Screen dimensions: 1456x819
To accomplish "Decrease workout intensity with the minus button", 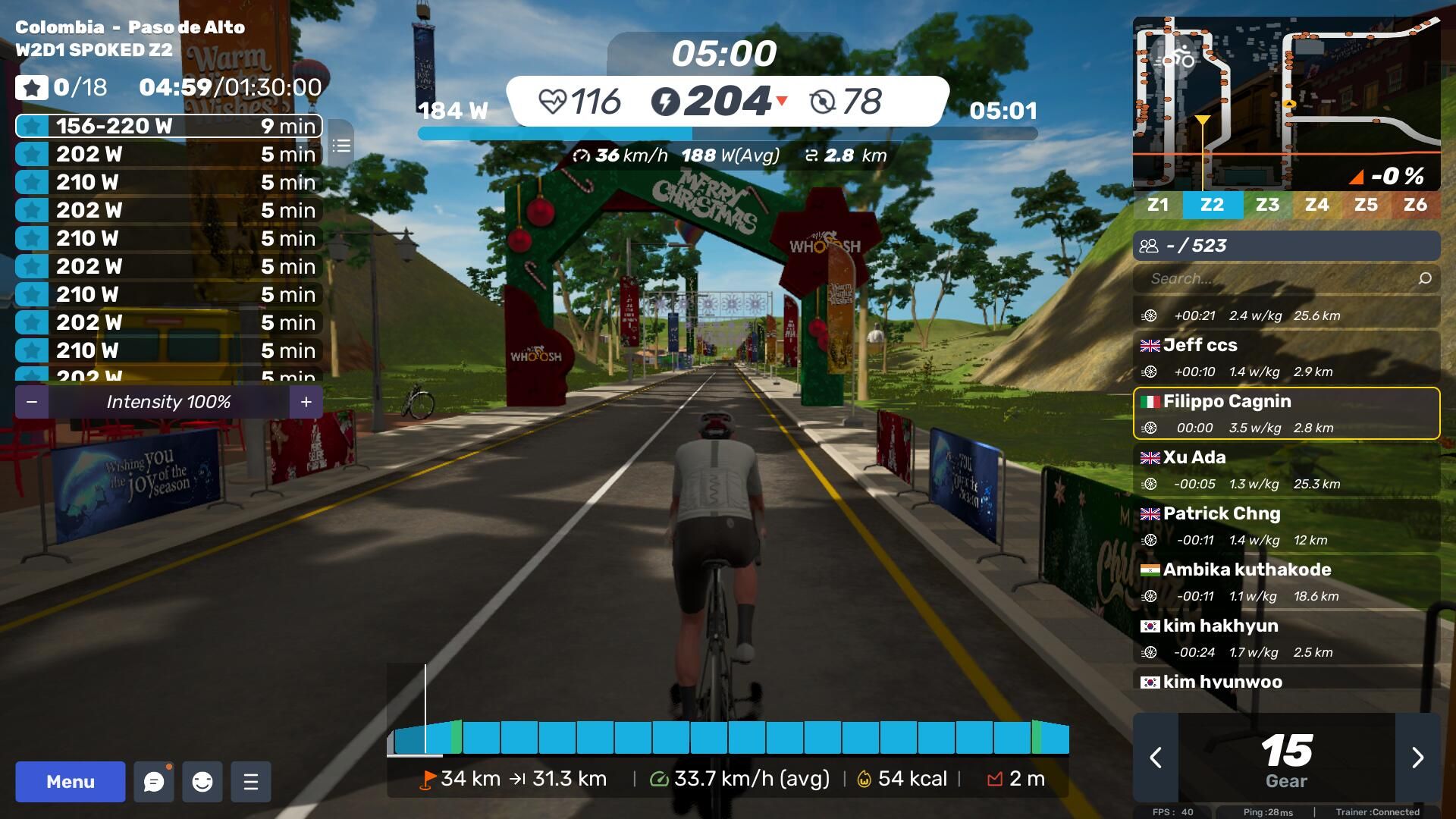I will click(32, 402).
